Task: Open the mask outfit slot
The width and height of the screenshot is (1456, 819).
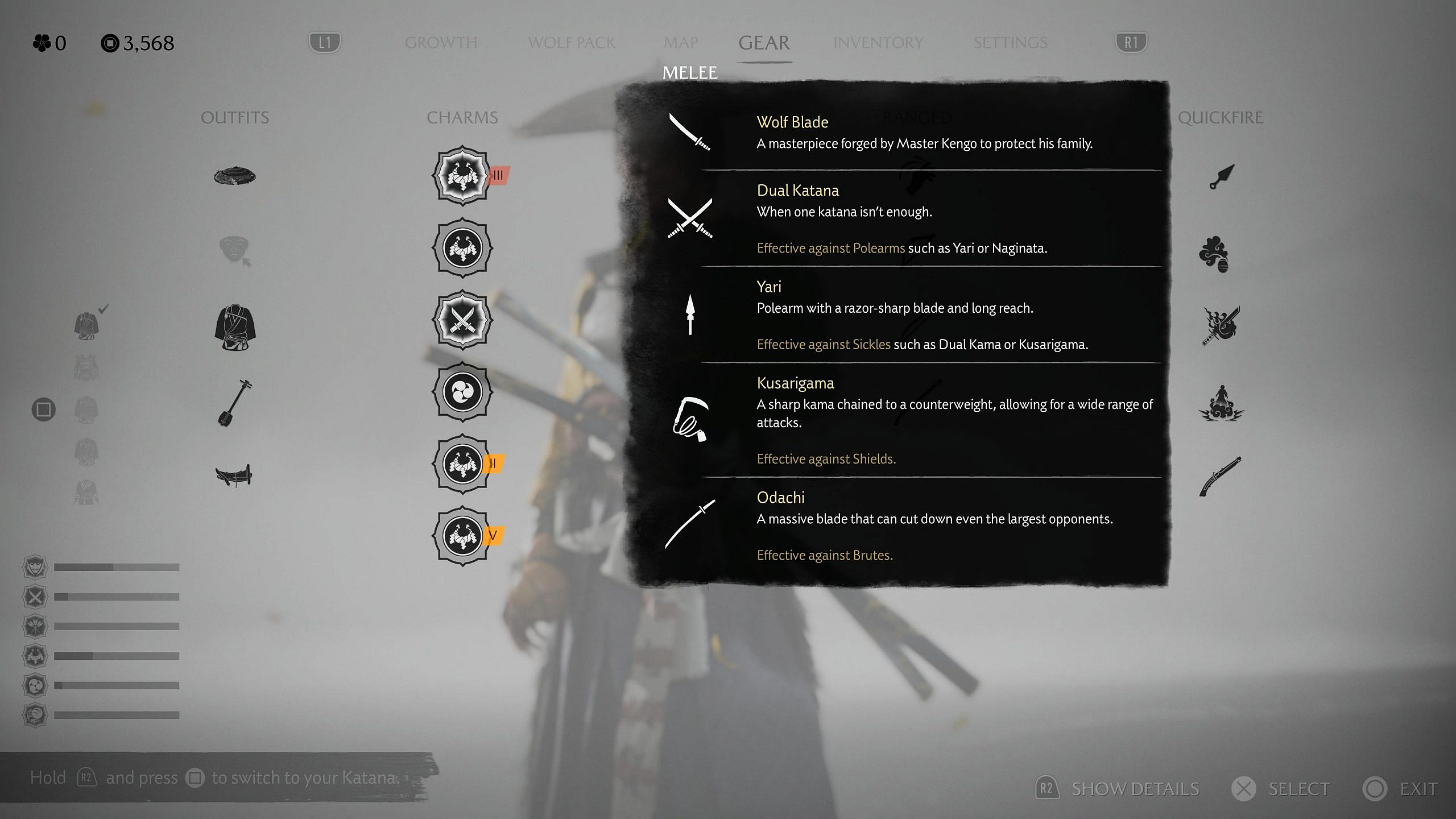Action: point(235,251)
